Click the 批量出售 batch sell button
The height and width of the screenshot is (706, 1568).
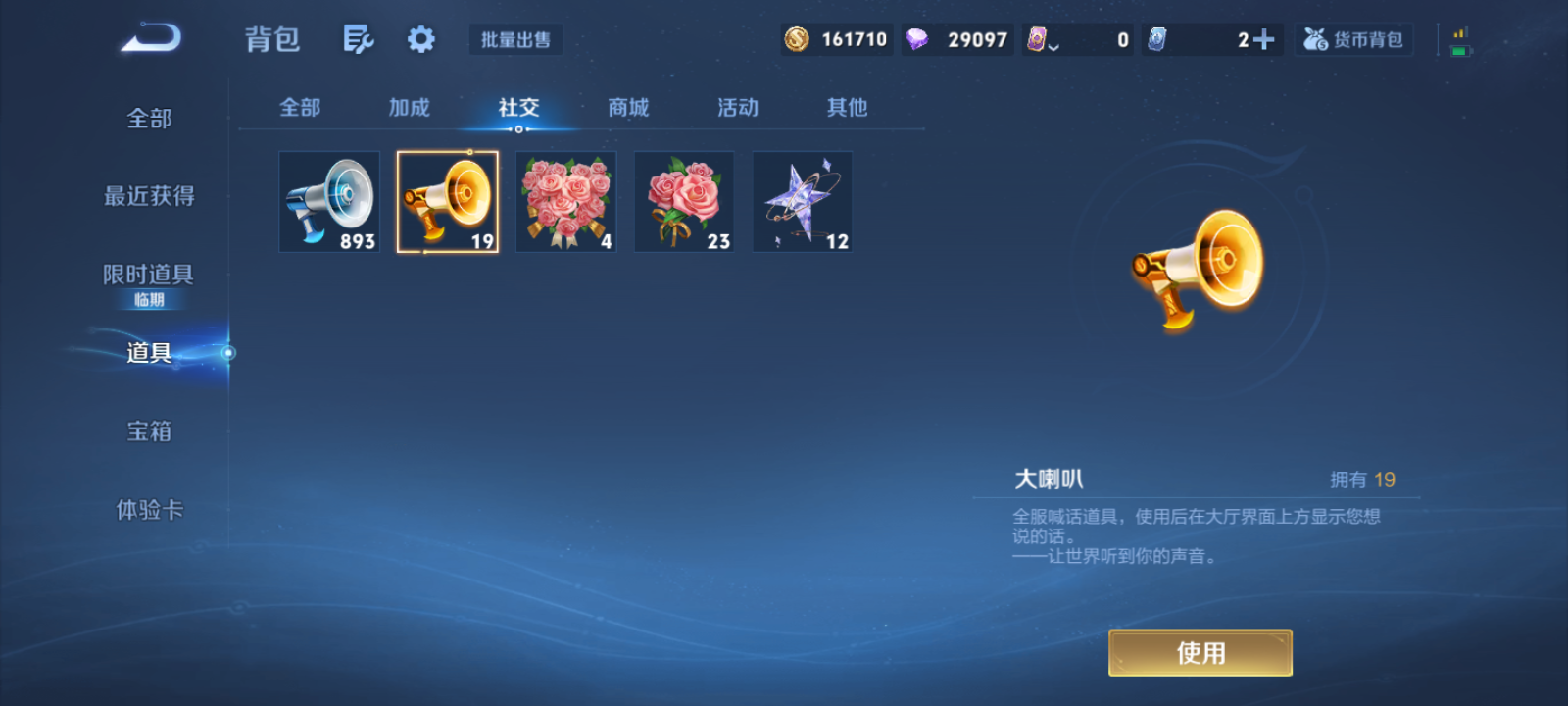[515, 37]
